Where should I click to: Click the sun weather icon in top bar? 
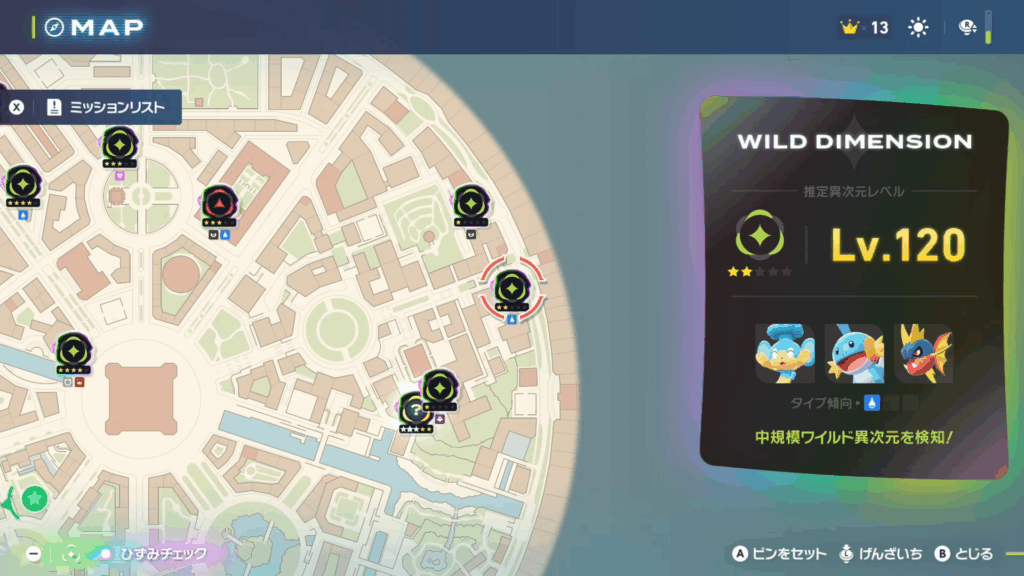(x=917, y=28)
